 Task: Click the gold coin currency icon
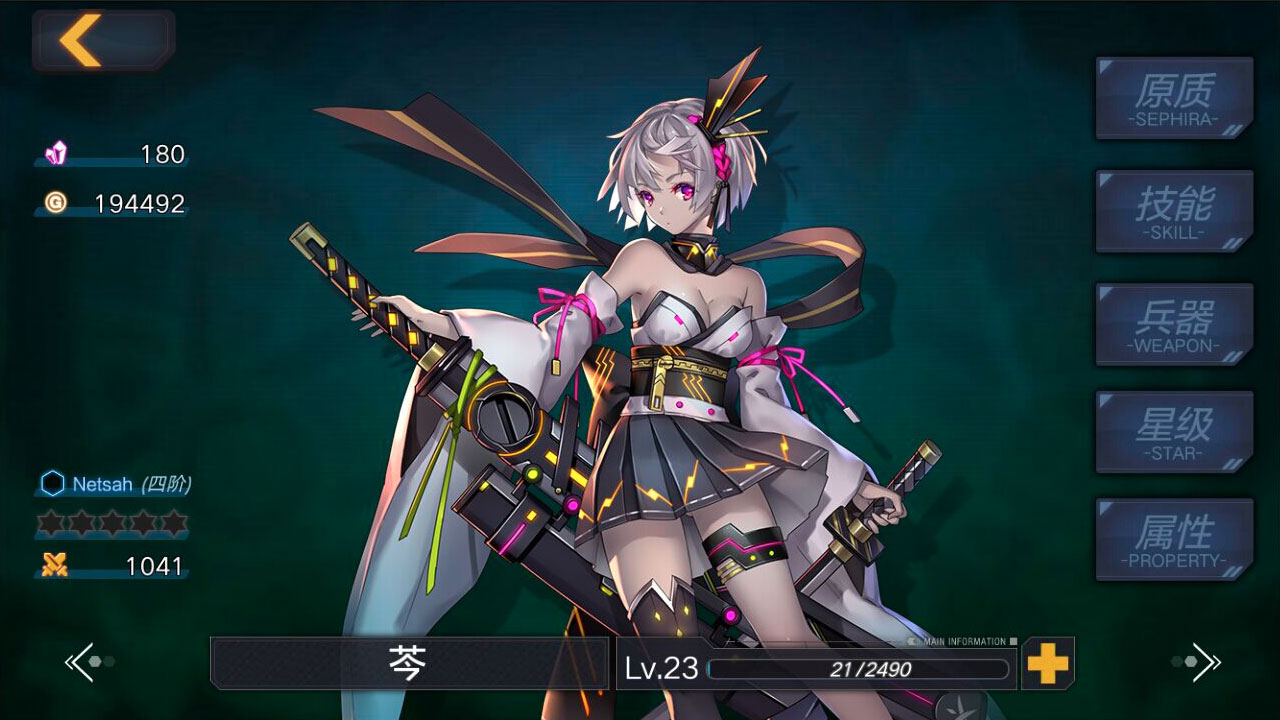coord(57,203)
